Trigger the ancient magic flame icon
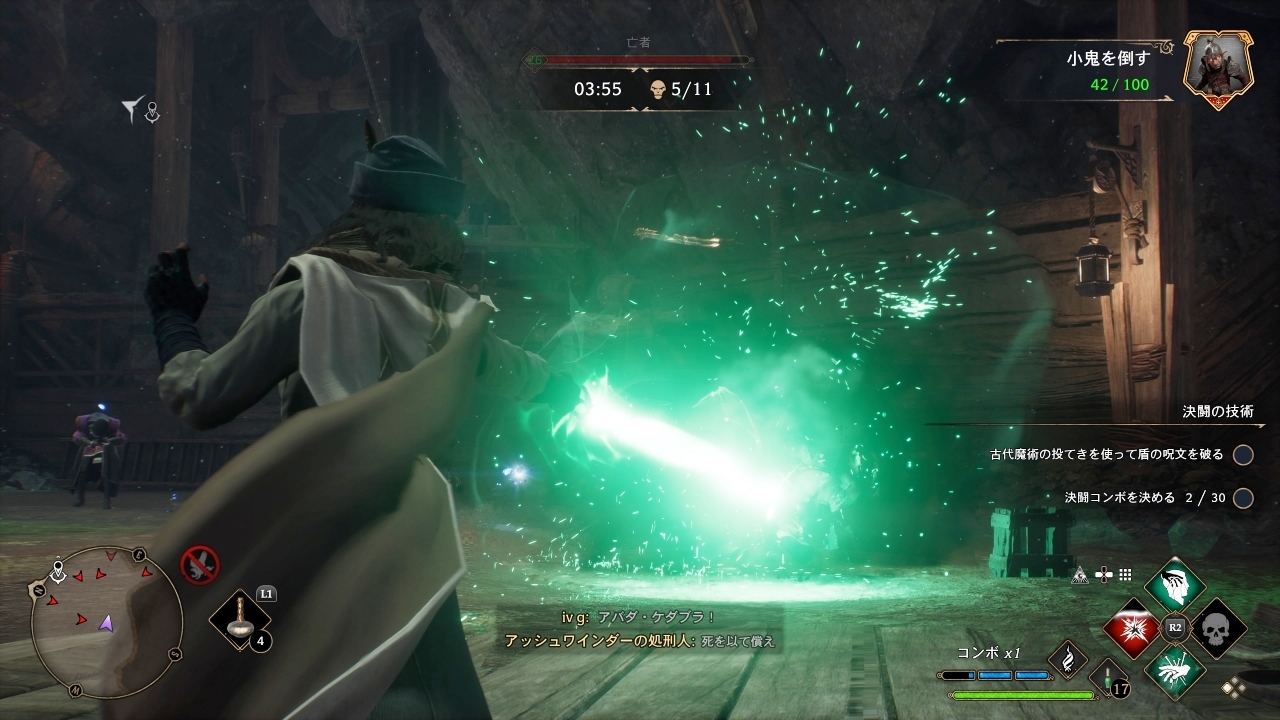The height and width of the screenshot is (720, 1280). (x=1067, y=659)
